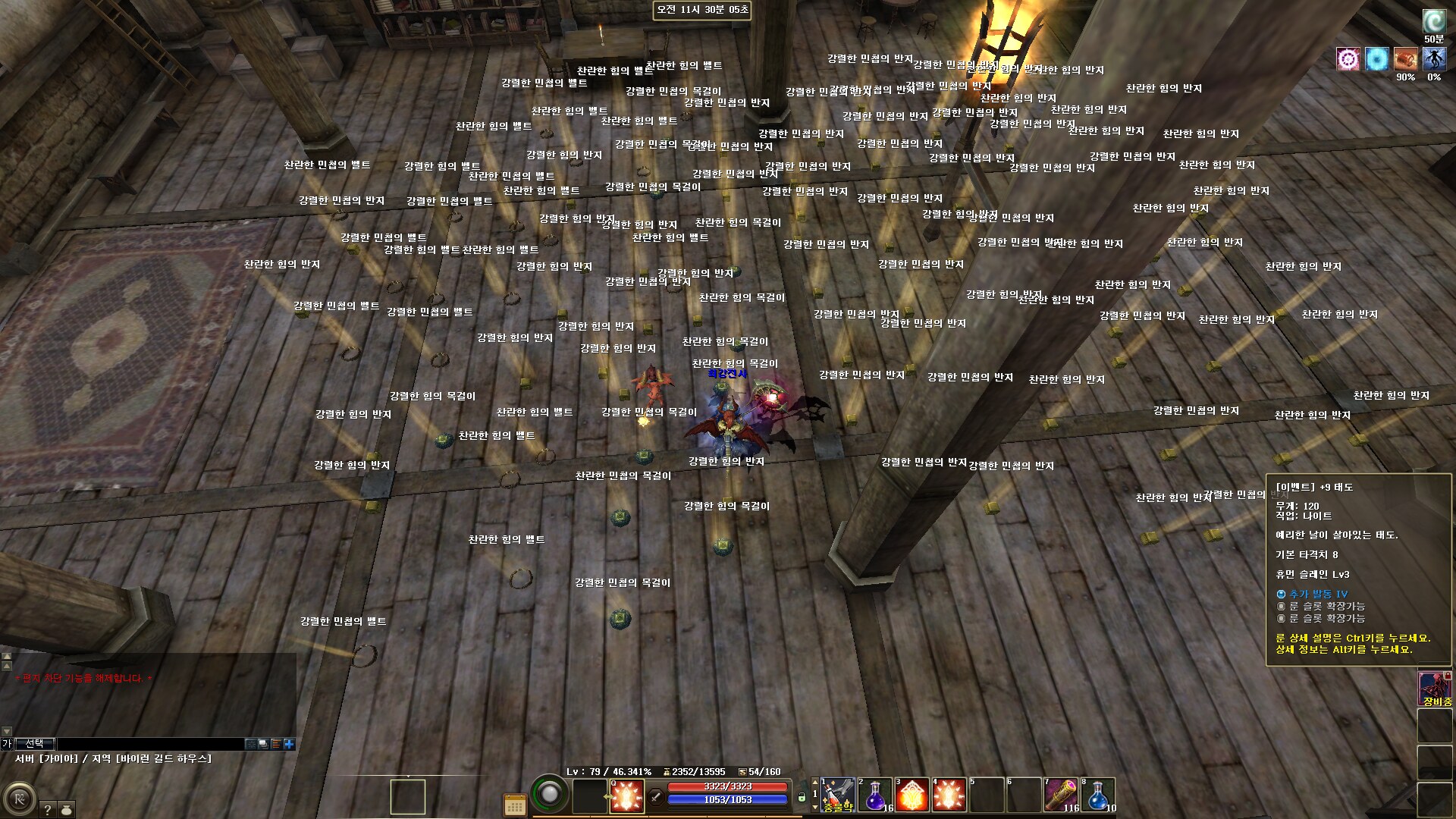Viewport: 1456px width, 819px height.
Task: Open the 선택 chat channel selector
Action: pyautogui.click(x=35, y=744)
